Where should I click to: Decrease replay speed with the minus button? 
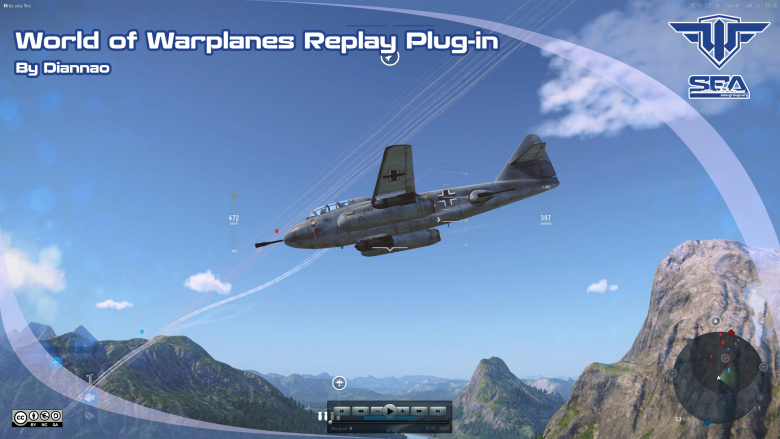pos(377,411)
